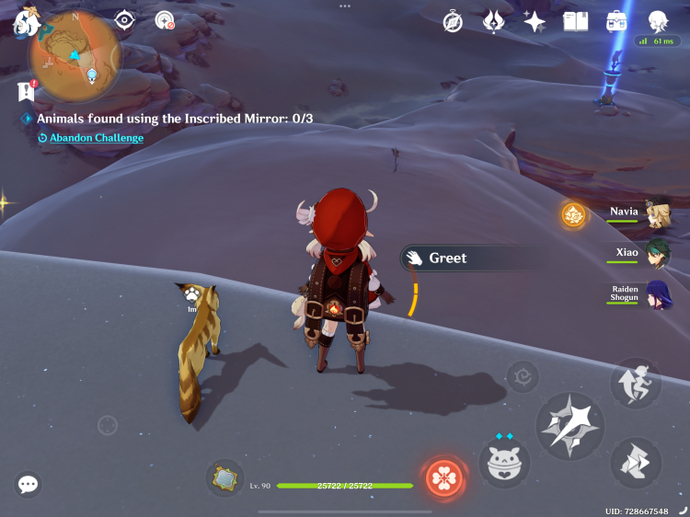Choose the Greet interaction prompt
Screen dimensions: 690x517
pos(448,258)
